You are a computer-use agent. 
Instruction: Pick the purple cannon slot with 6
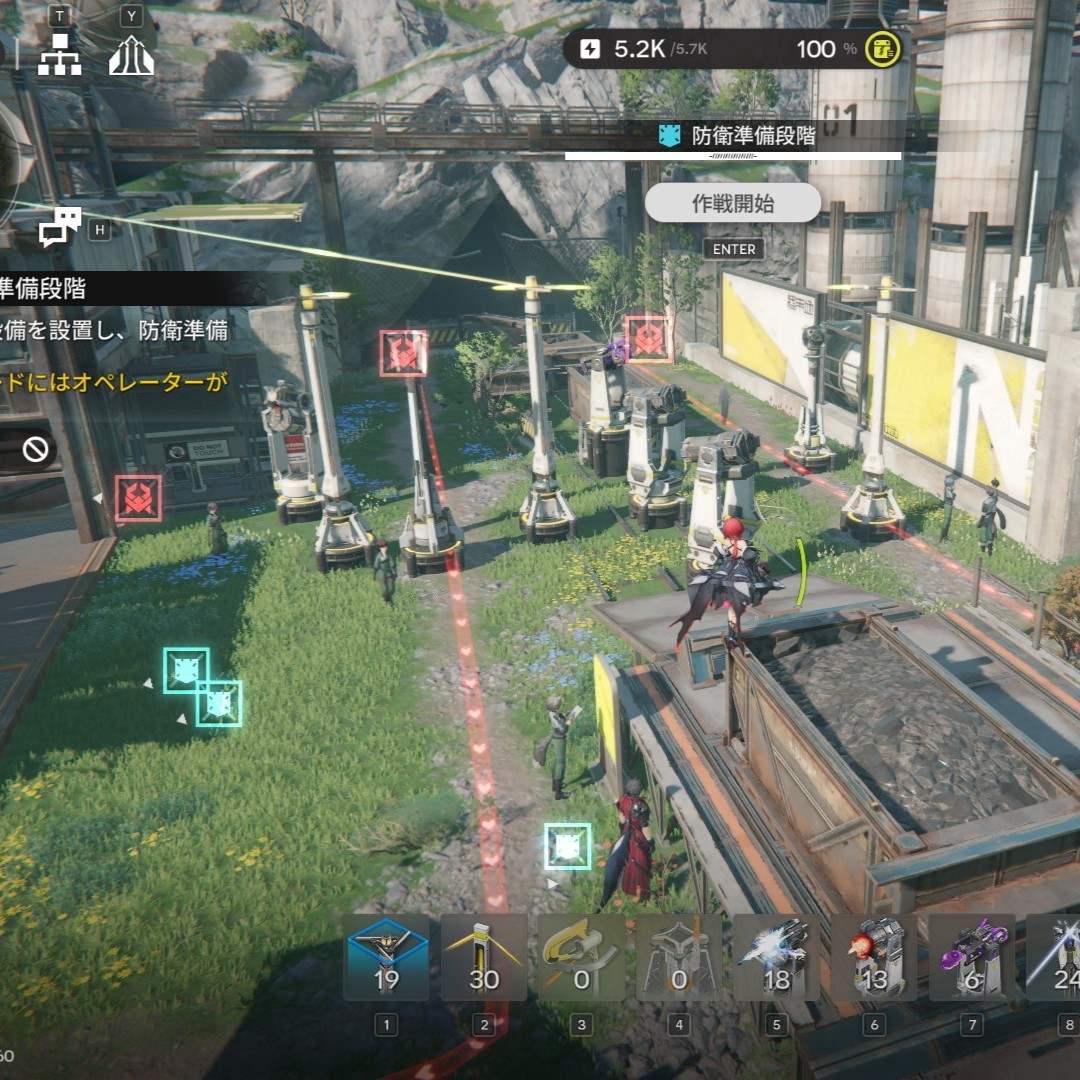pos(971,958)
